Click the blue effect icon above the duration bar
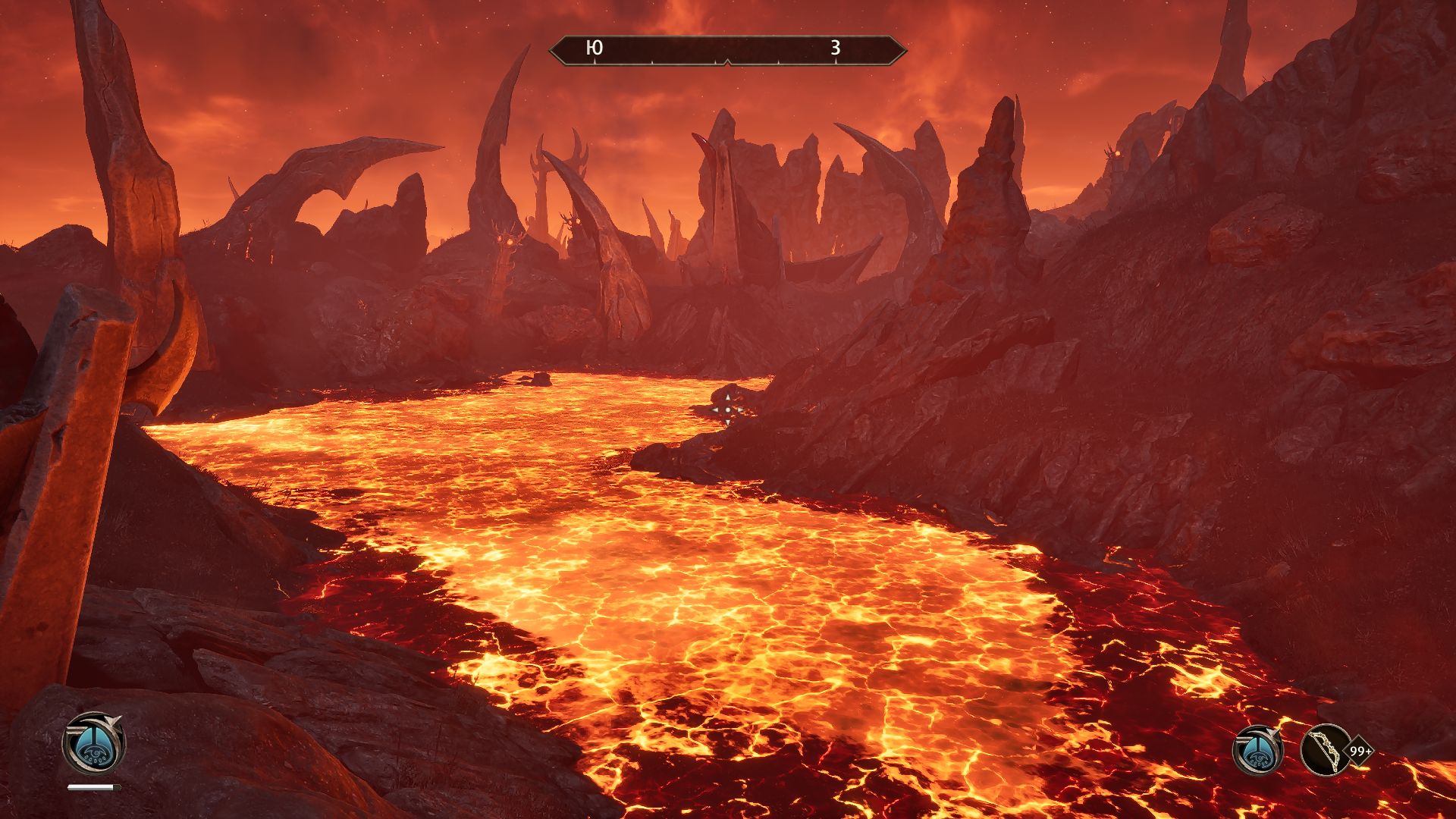This screenshot has width=1456, height=819. [93, 743]
